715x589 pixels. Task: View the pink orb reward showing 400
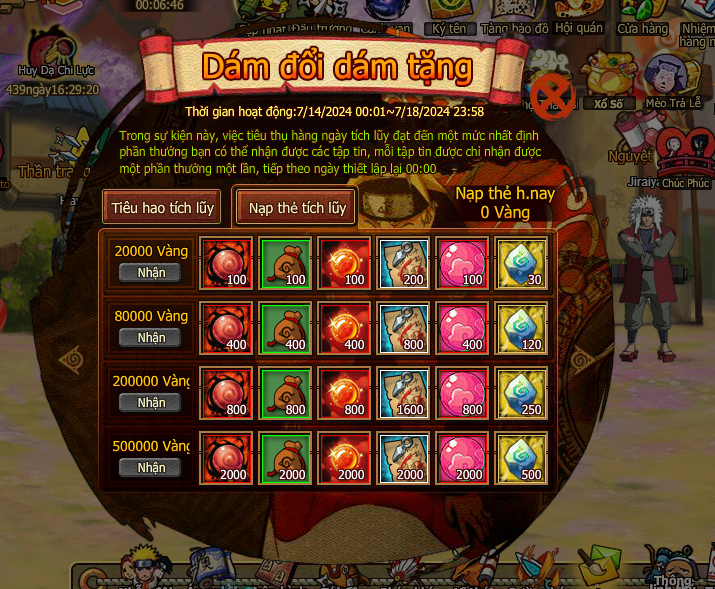tap(462, 328)
